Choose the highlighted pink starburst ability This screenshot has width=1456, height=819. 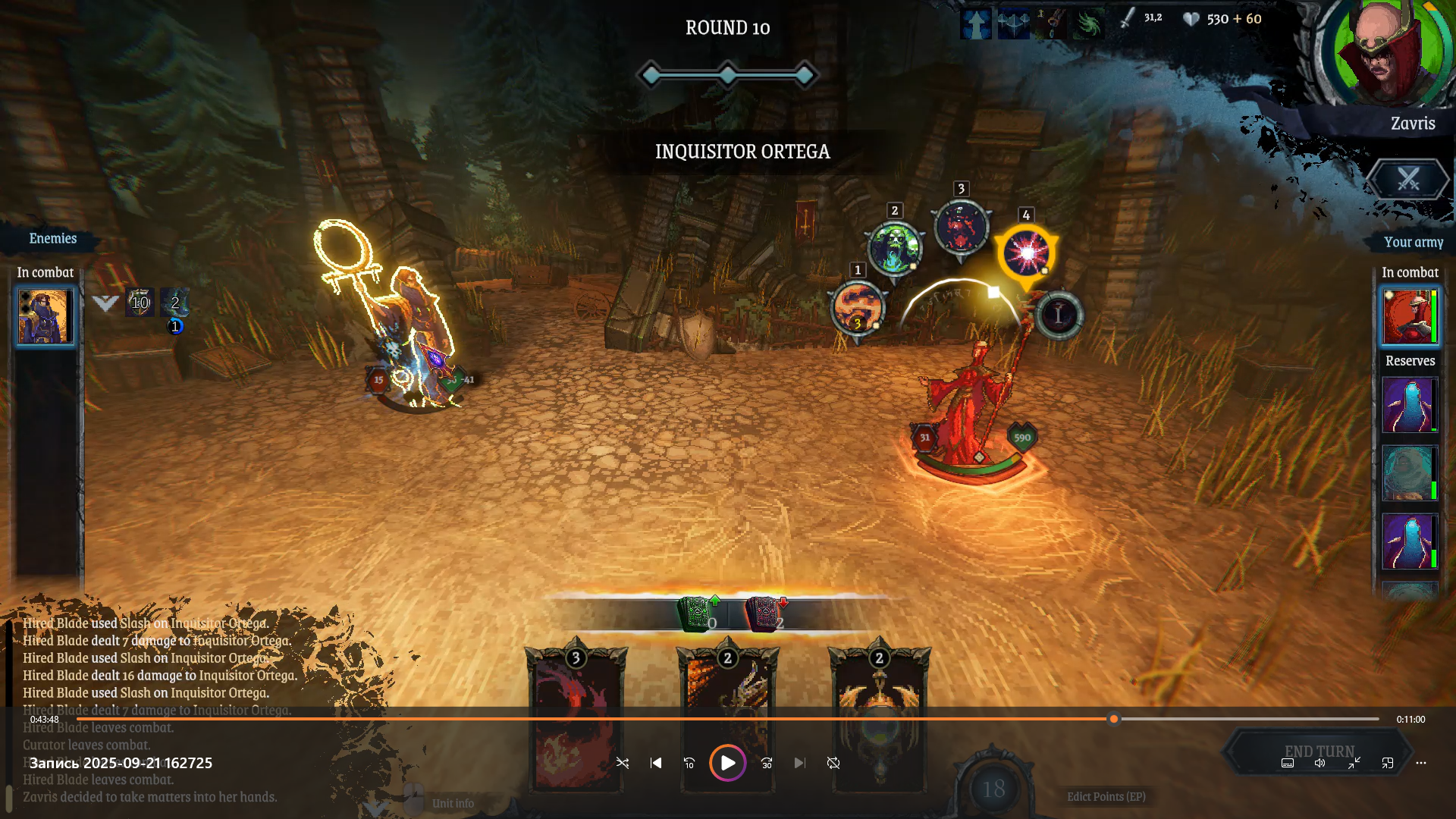(1026, 253)
